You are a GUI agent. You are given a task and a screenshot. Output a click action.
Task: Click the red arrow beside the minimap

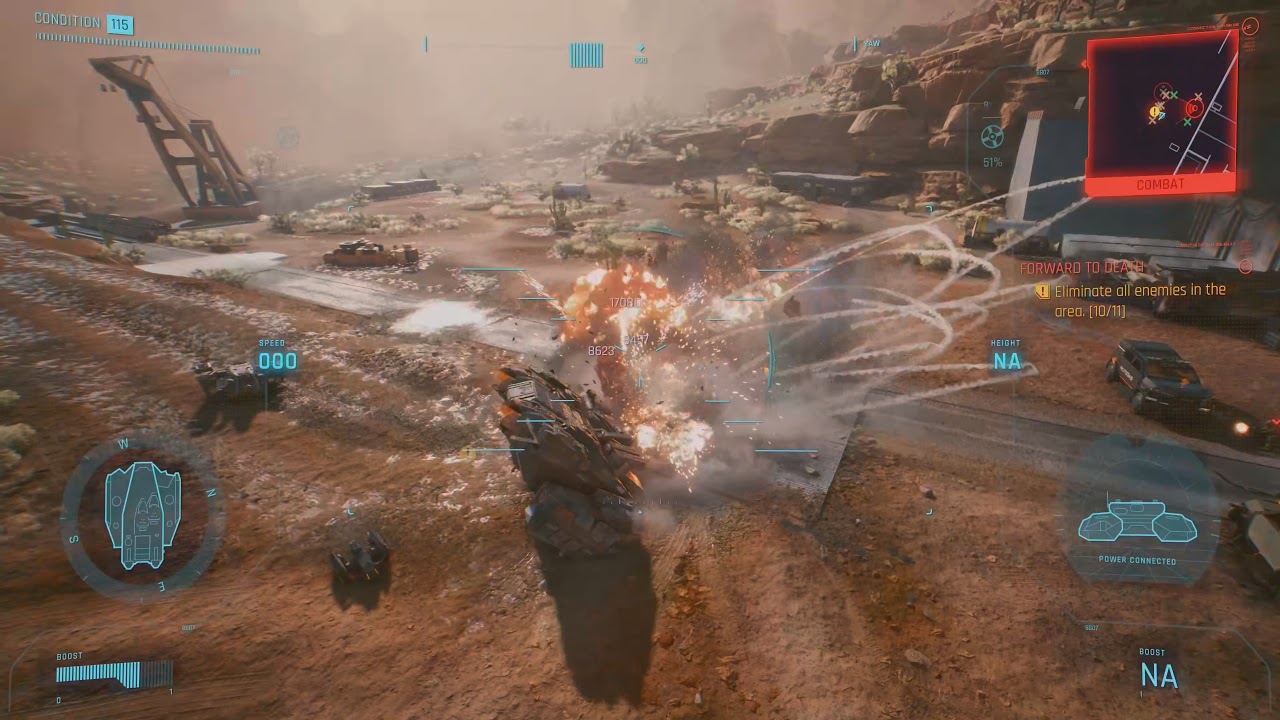(1083, 64)
